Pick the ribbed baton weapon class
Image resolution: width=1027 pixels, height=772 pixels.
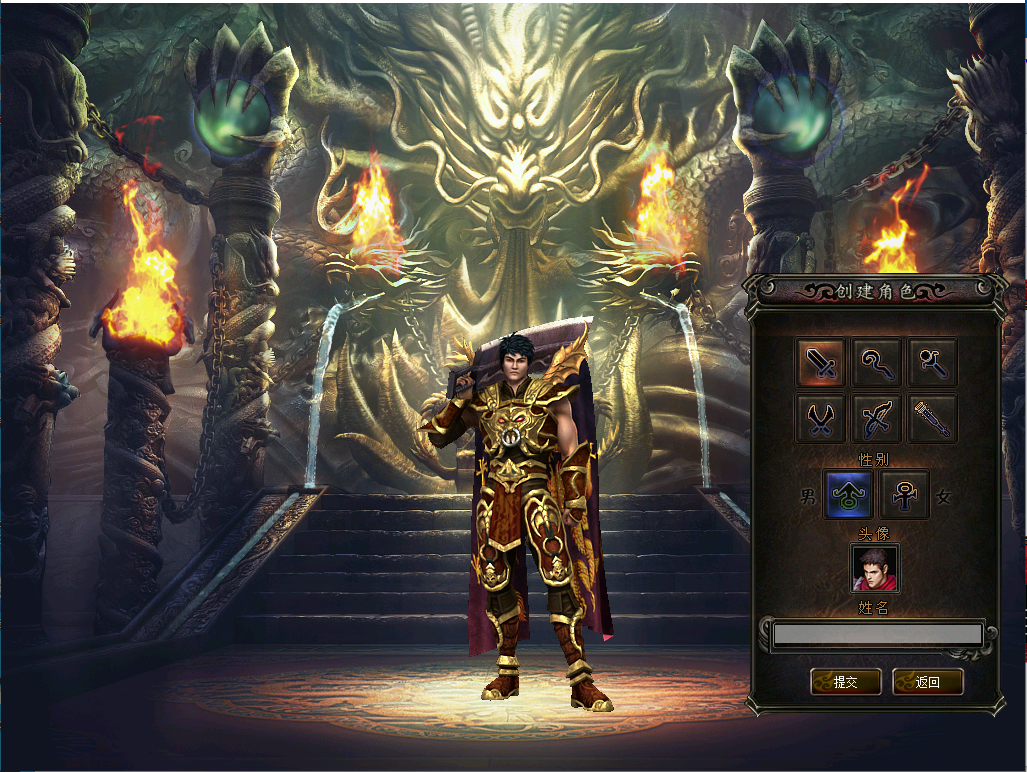tap(933, 418)
